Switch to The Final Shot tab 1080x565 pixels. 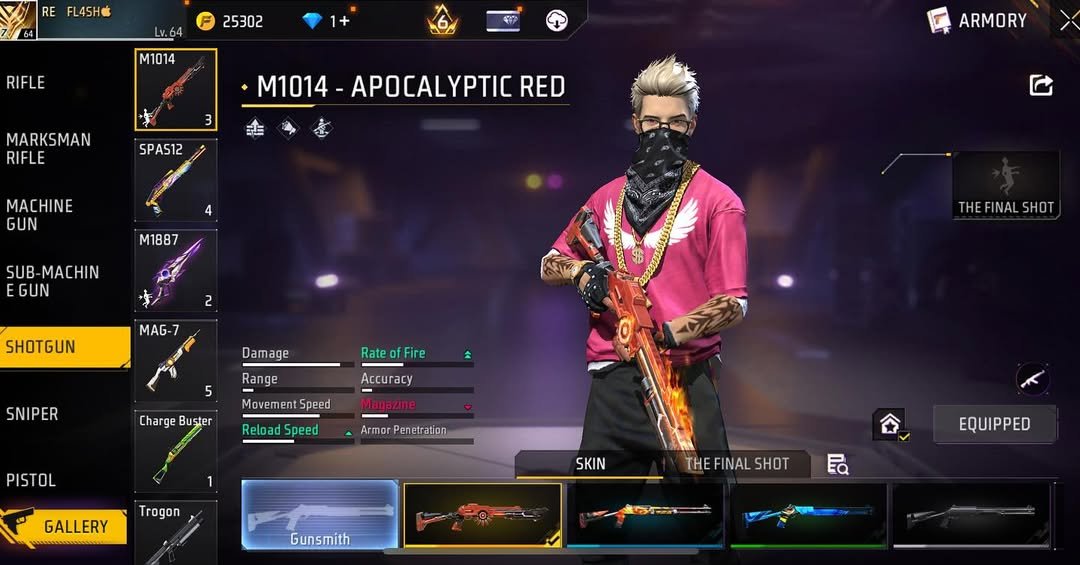pyautogui.click(x=737, y=464)
